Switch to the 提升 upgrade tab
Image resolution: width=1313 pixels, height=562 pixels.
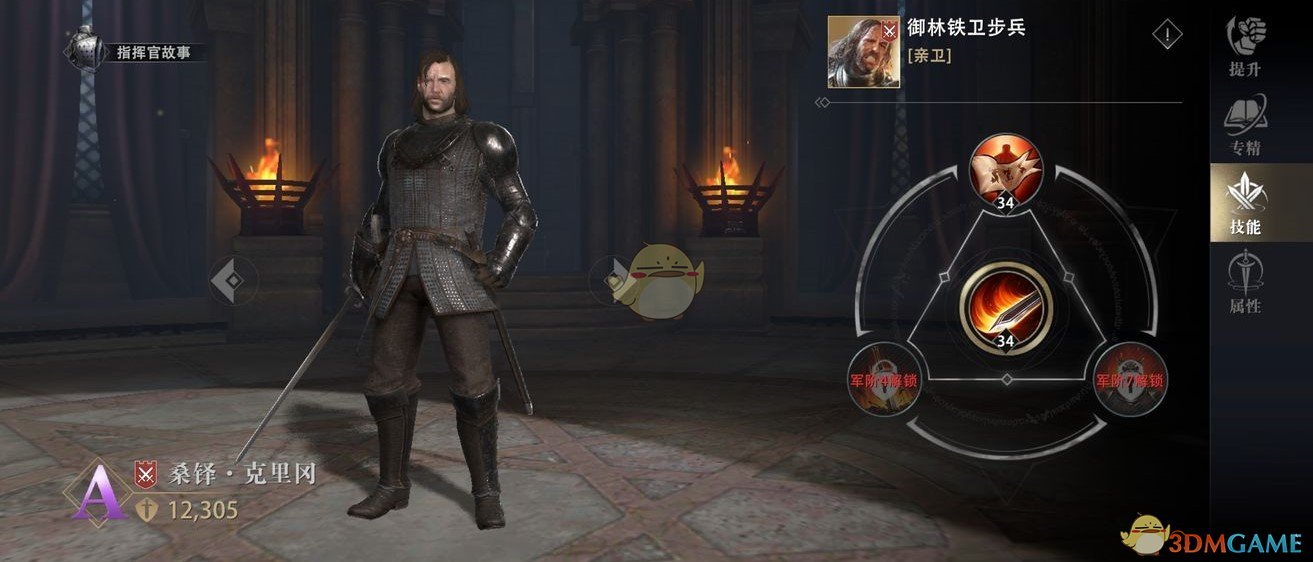1245,46
